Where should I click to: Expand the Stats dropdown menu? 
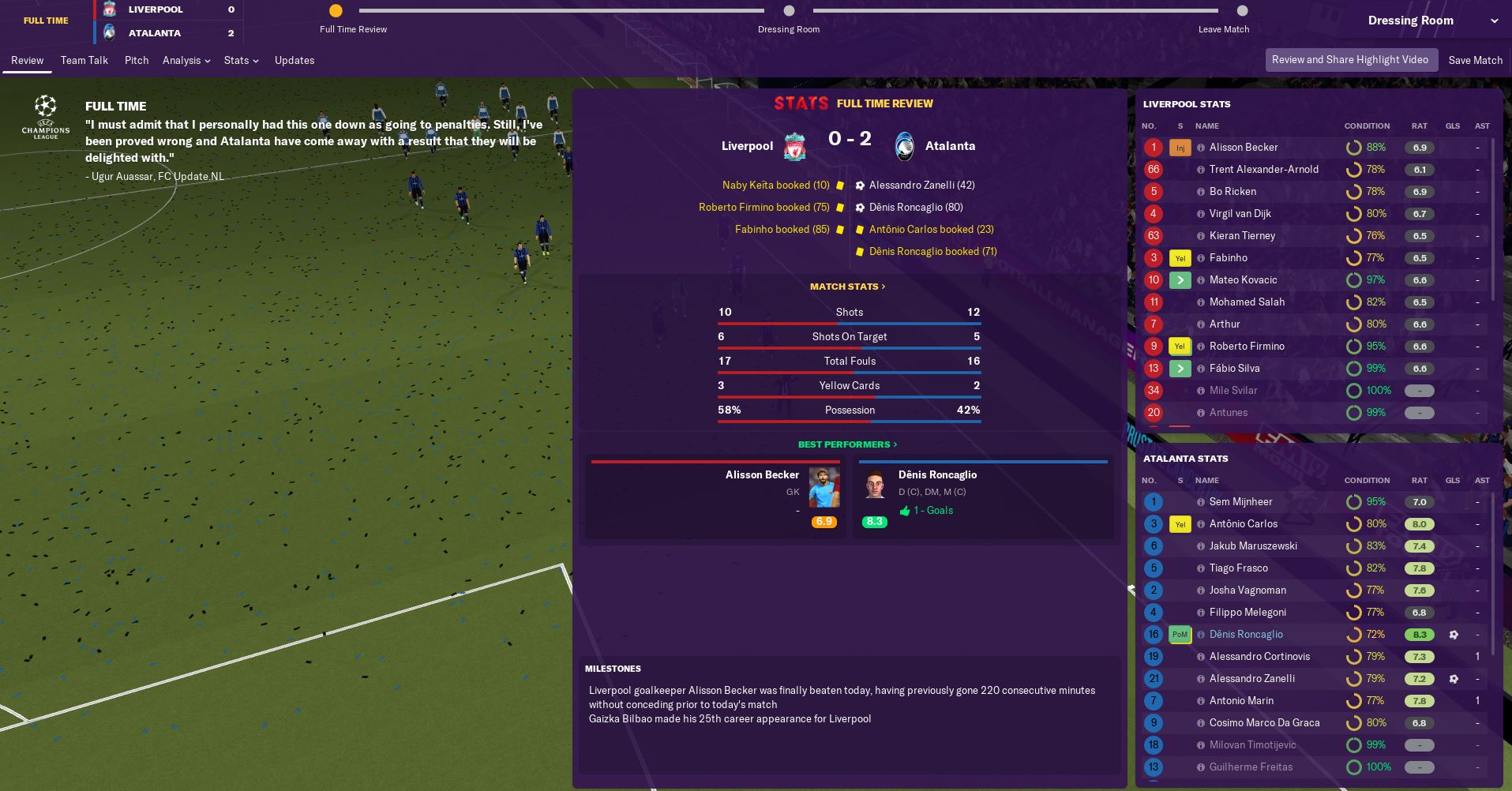click(x=241, y=60)
